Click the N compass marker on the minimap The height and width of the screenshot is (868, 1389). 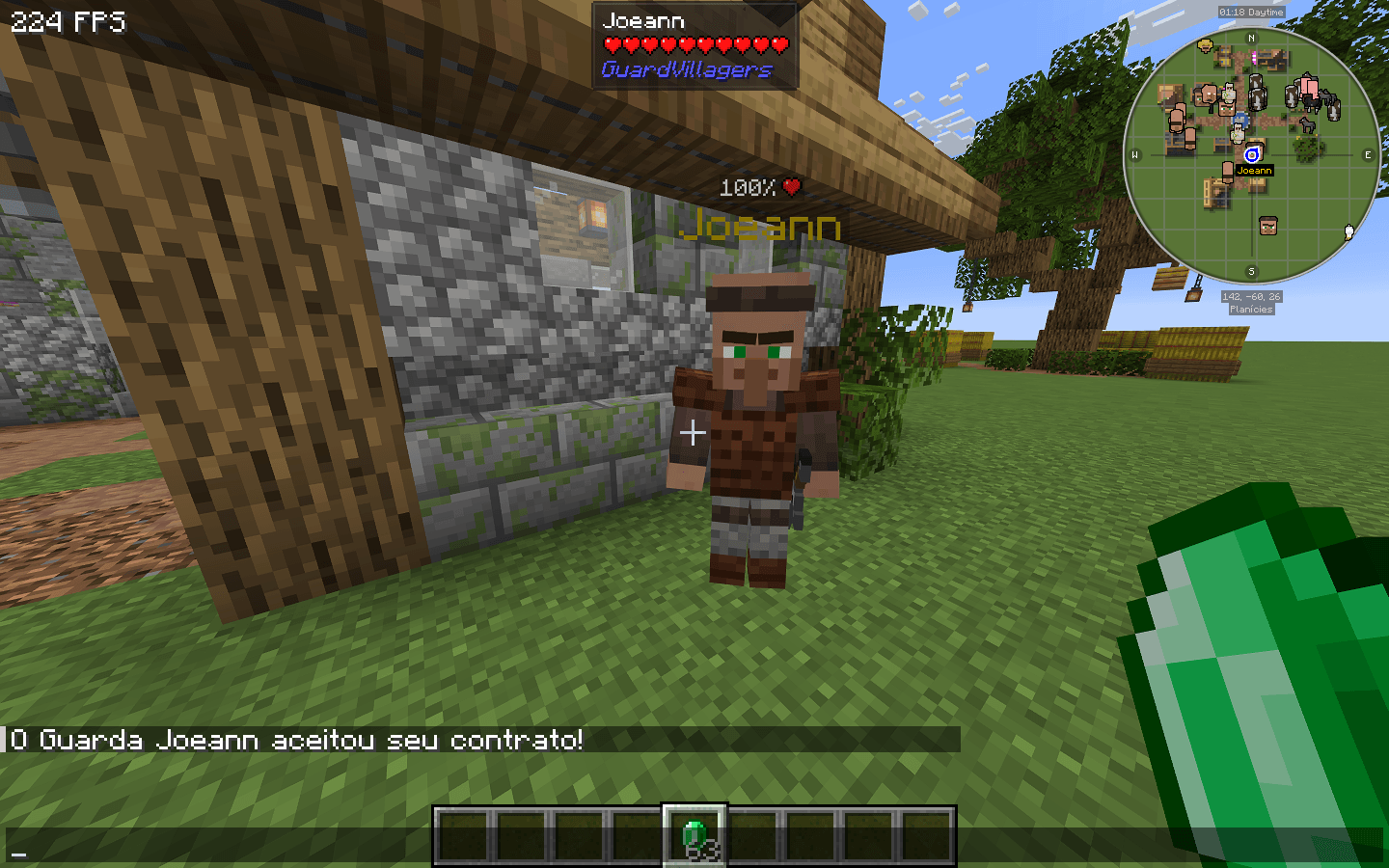[1251, 39]
